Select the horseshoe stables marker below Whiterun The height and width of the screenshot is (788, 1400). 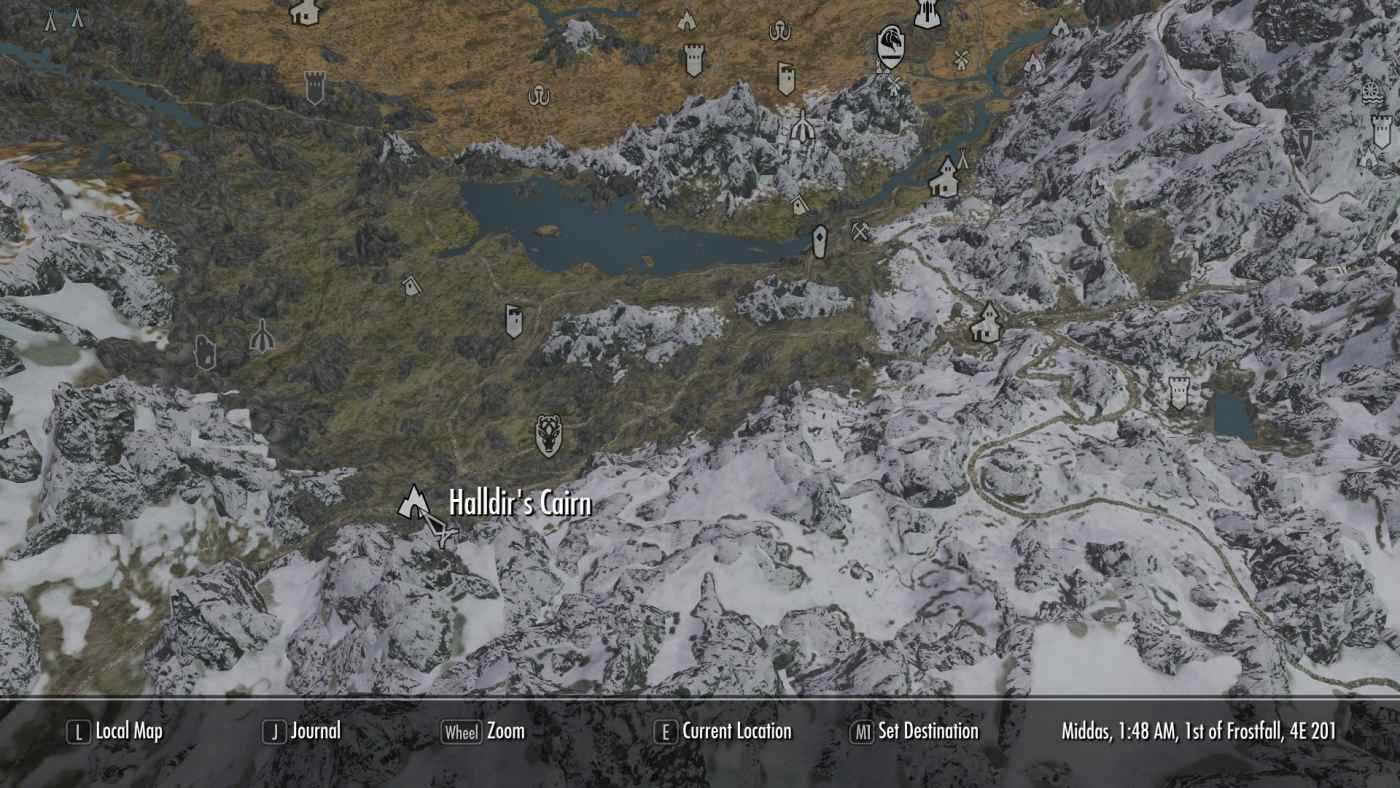(780, 31)
